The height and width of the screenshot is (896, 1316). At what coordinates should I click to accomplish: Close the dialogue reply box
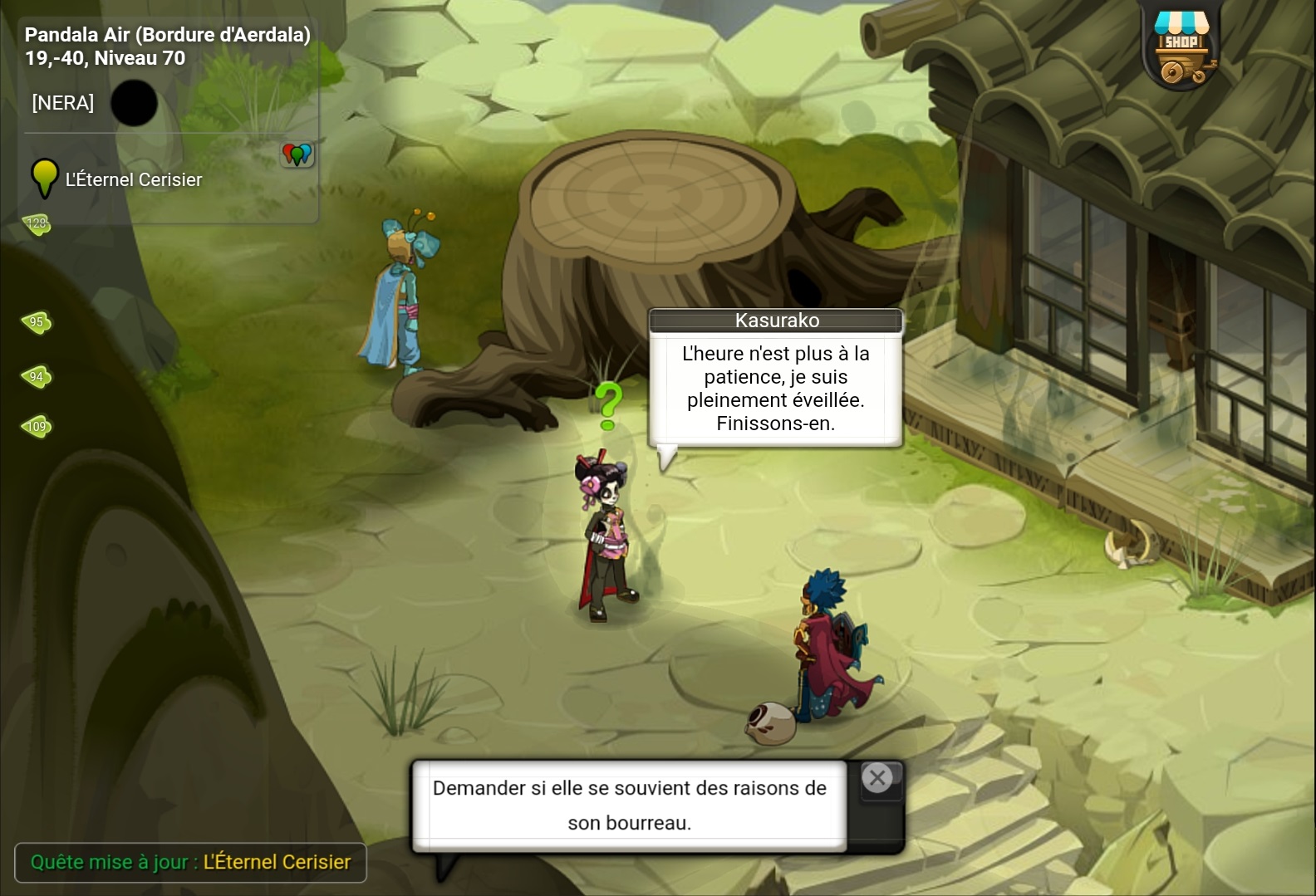tap(877, 778)
